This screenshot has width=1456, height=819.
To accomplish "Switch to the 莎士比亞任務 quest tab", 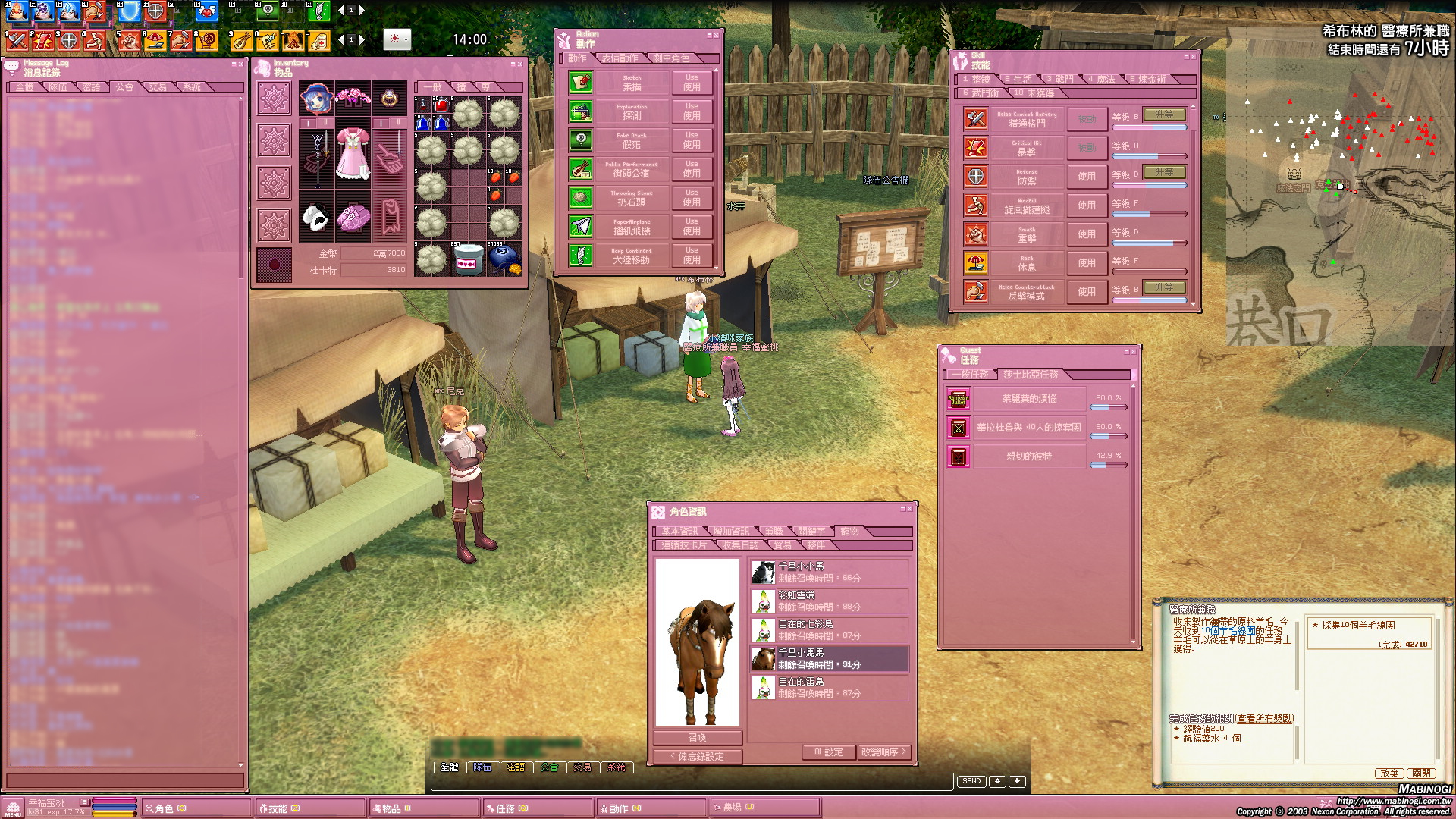I will 1030,375.
